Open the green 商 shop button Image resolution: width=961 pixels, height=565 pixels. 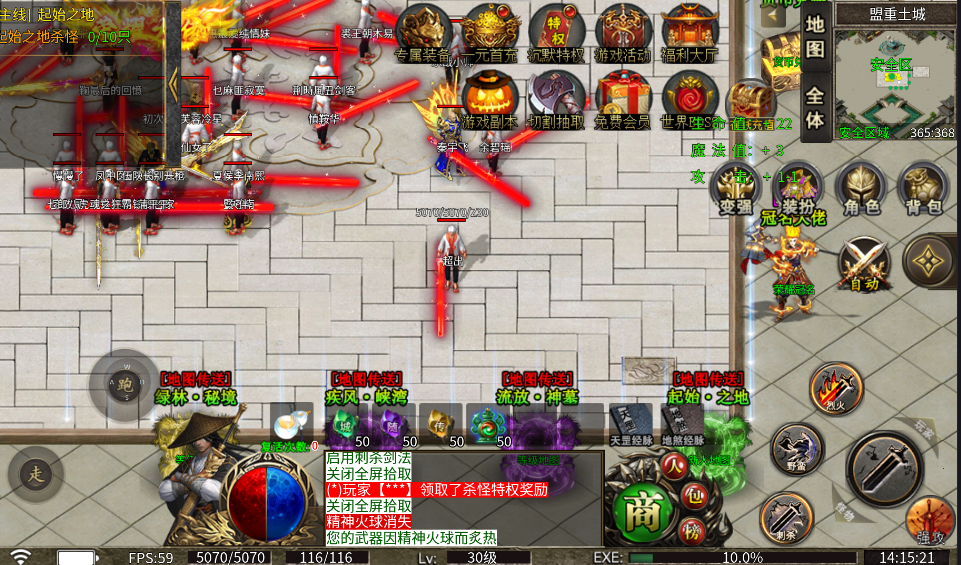click(x=640, y=513)
